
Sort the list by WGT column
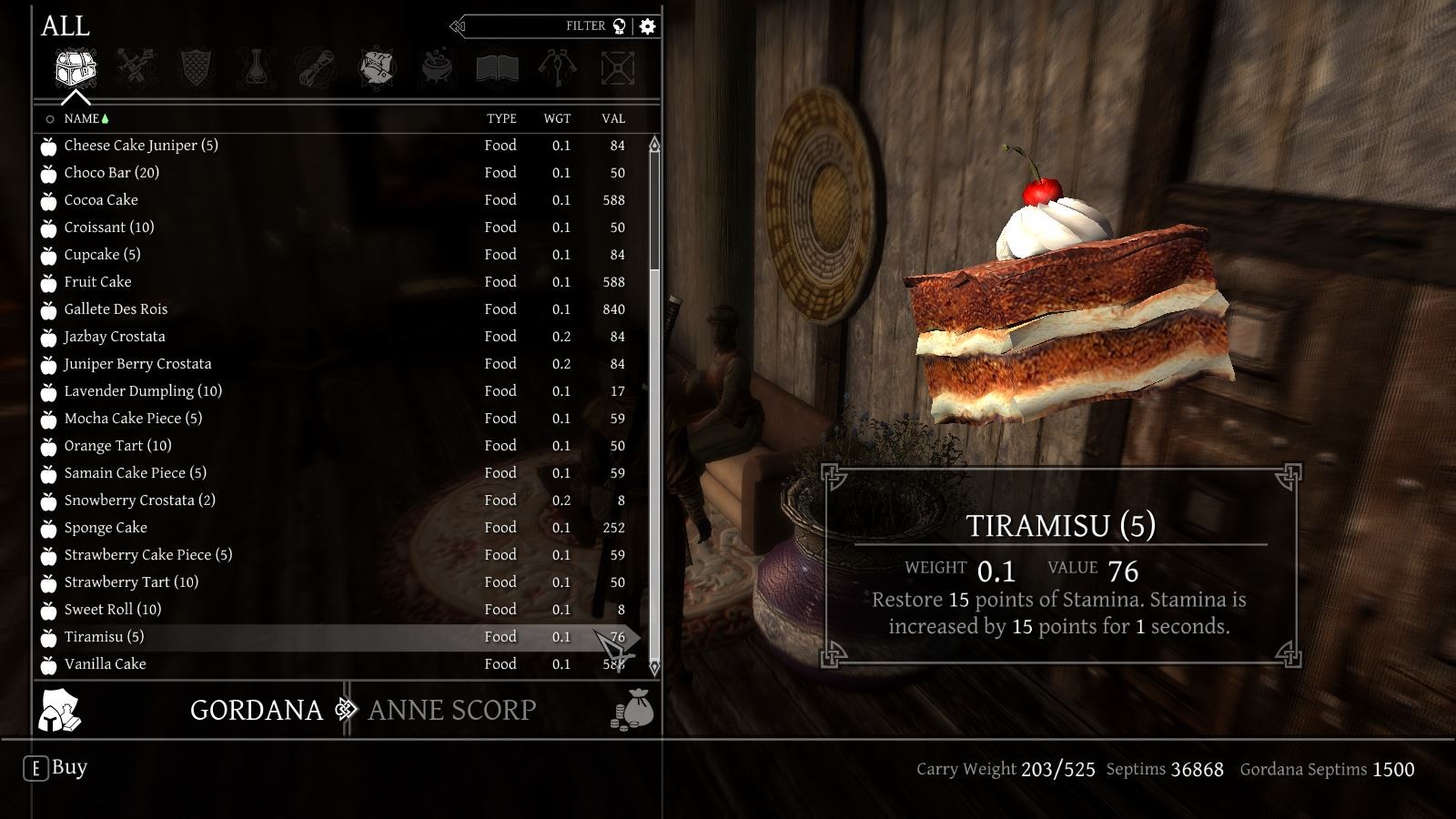557,119
